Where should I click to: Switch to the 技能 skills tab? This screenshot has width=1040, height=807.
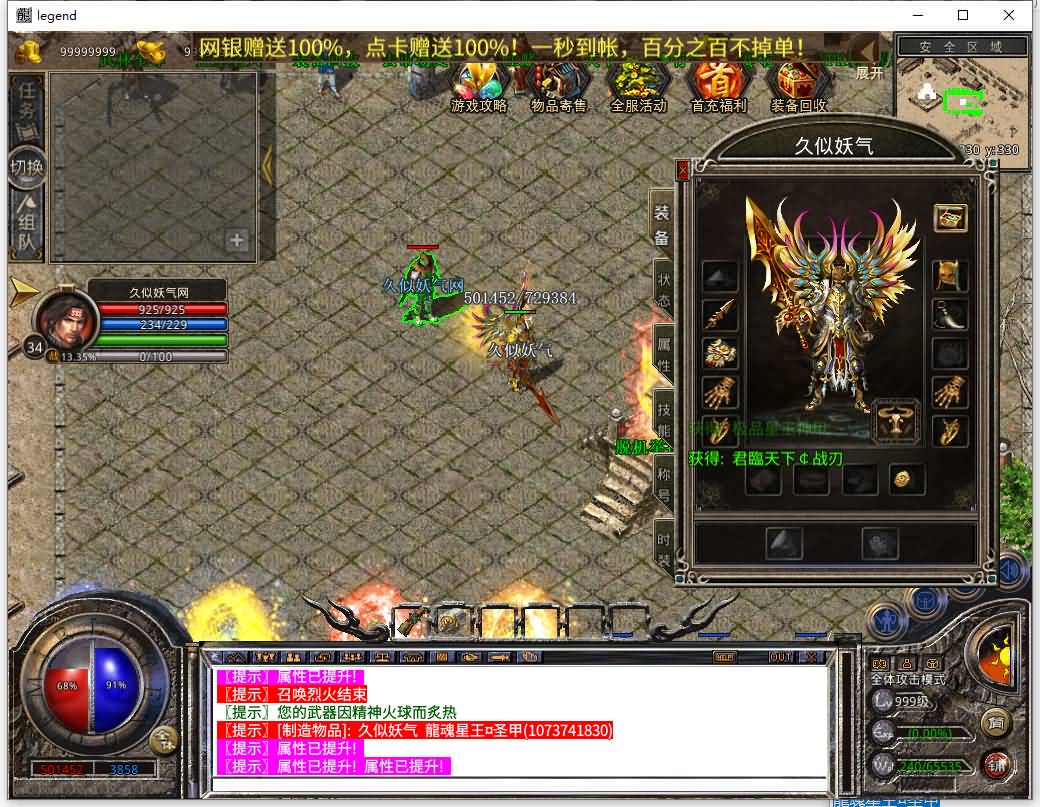coord(663,420)
